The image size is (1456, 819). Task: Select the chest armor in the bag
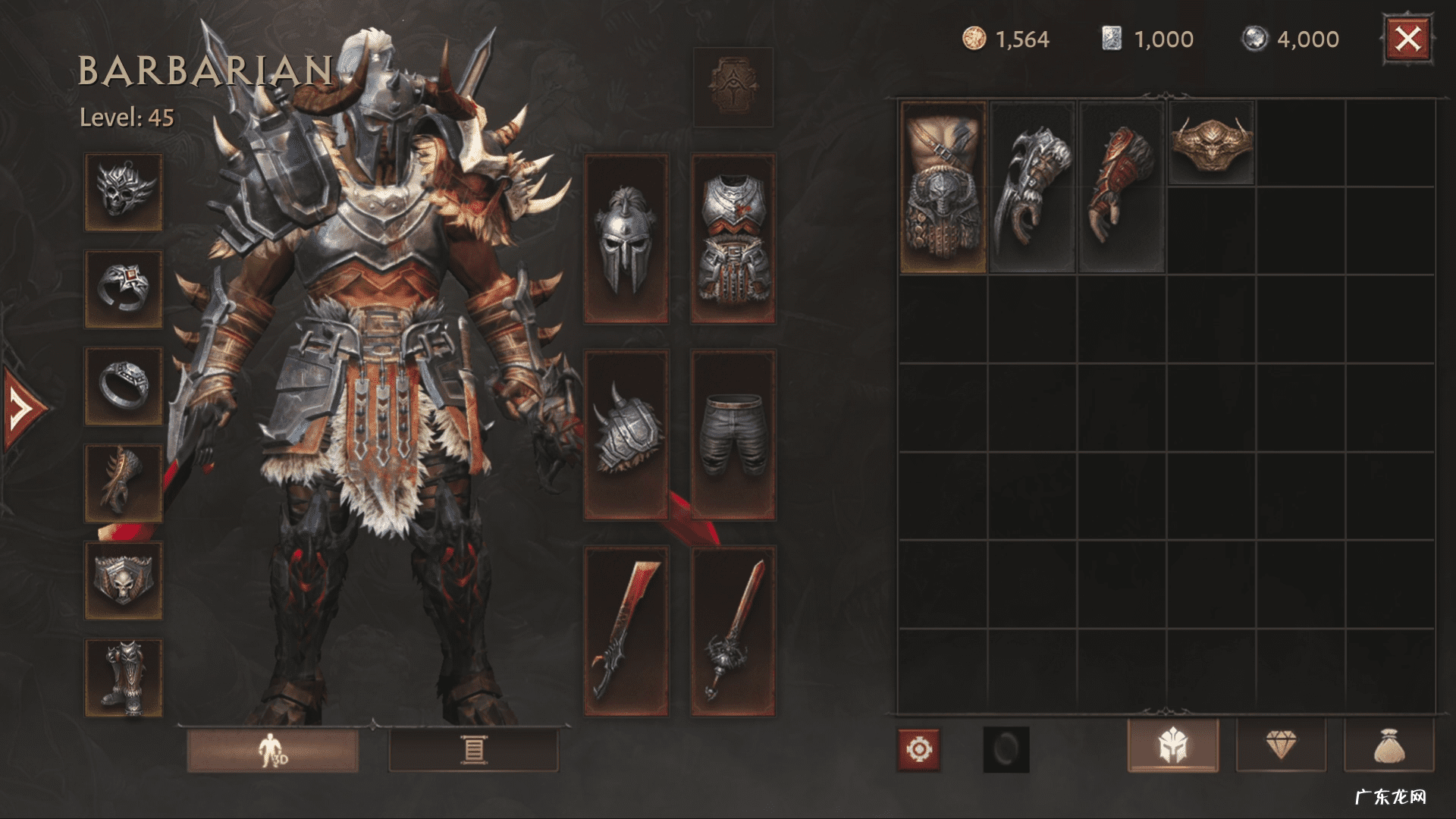(943, 187)
